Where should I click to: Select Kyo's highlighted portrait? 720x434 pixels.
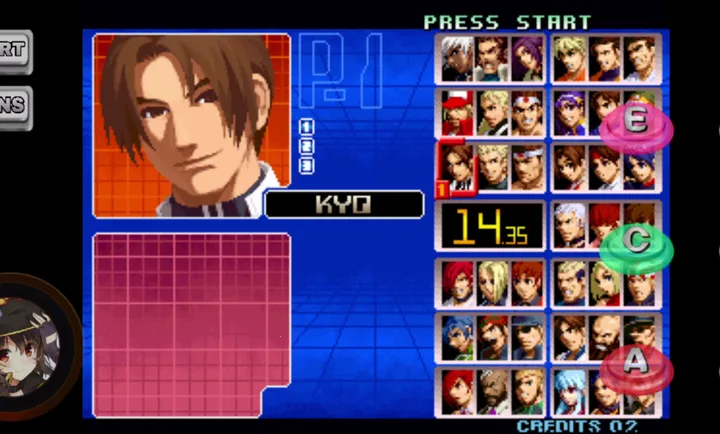(458, 168)
